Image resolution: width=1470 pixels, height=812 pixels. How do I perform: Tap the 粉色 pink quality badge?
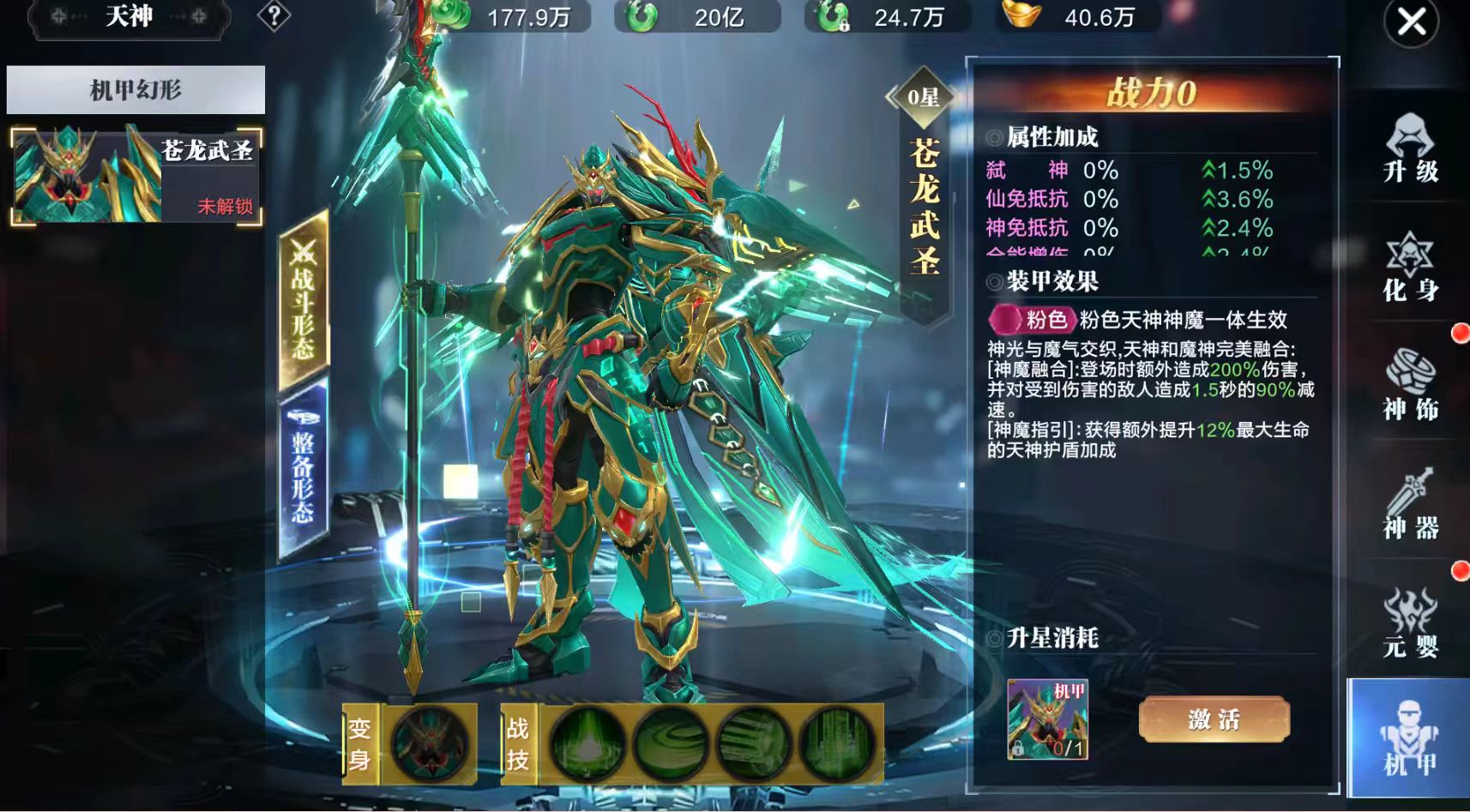click(x=1032, y=320)
